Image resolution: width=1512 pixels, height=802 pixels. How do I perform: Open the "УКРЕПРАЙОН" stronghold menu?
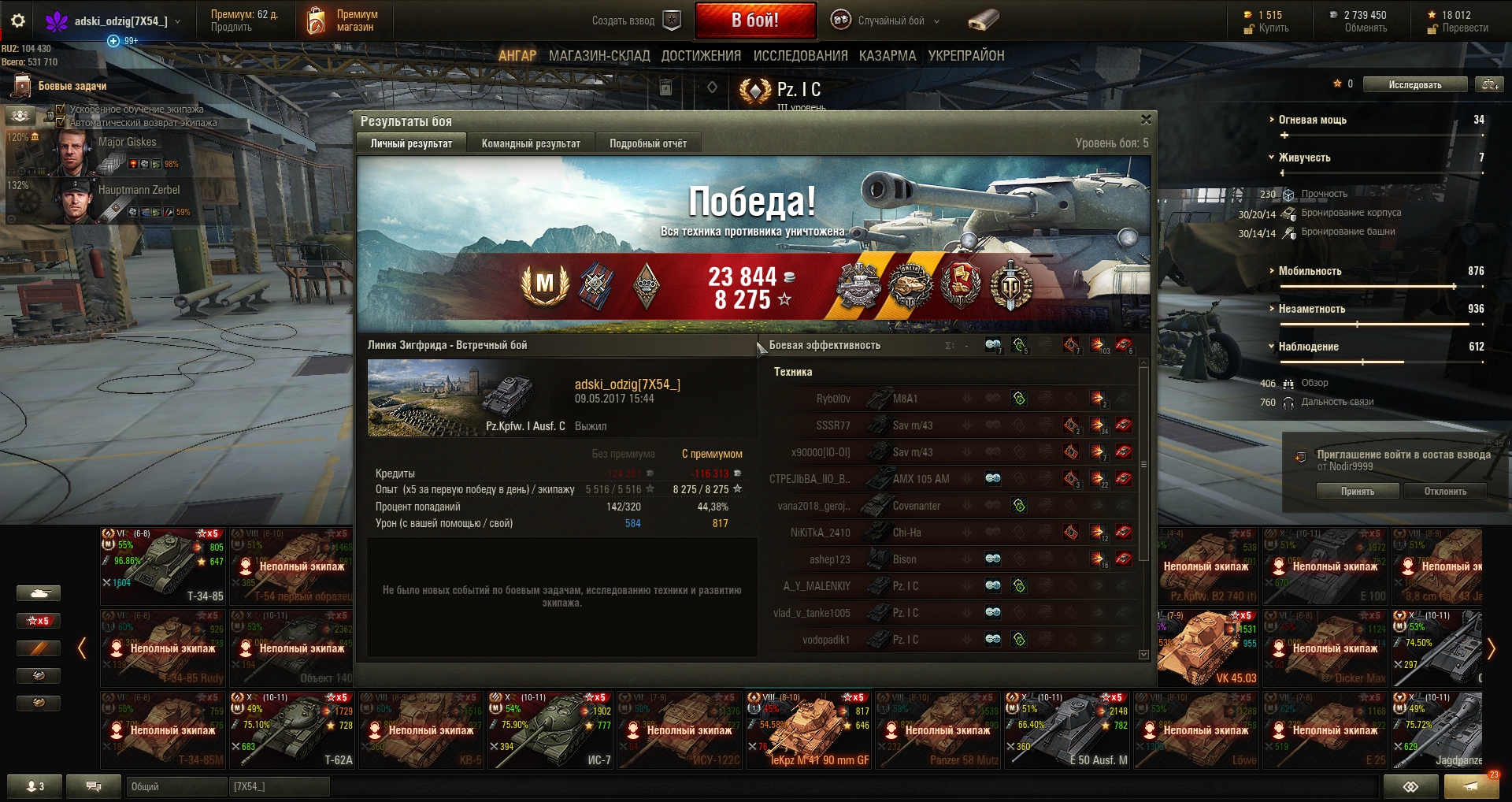966,56
